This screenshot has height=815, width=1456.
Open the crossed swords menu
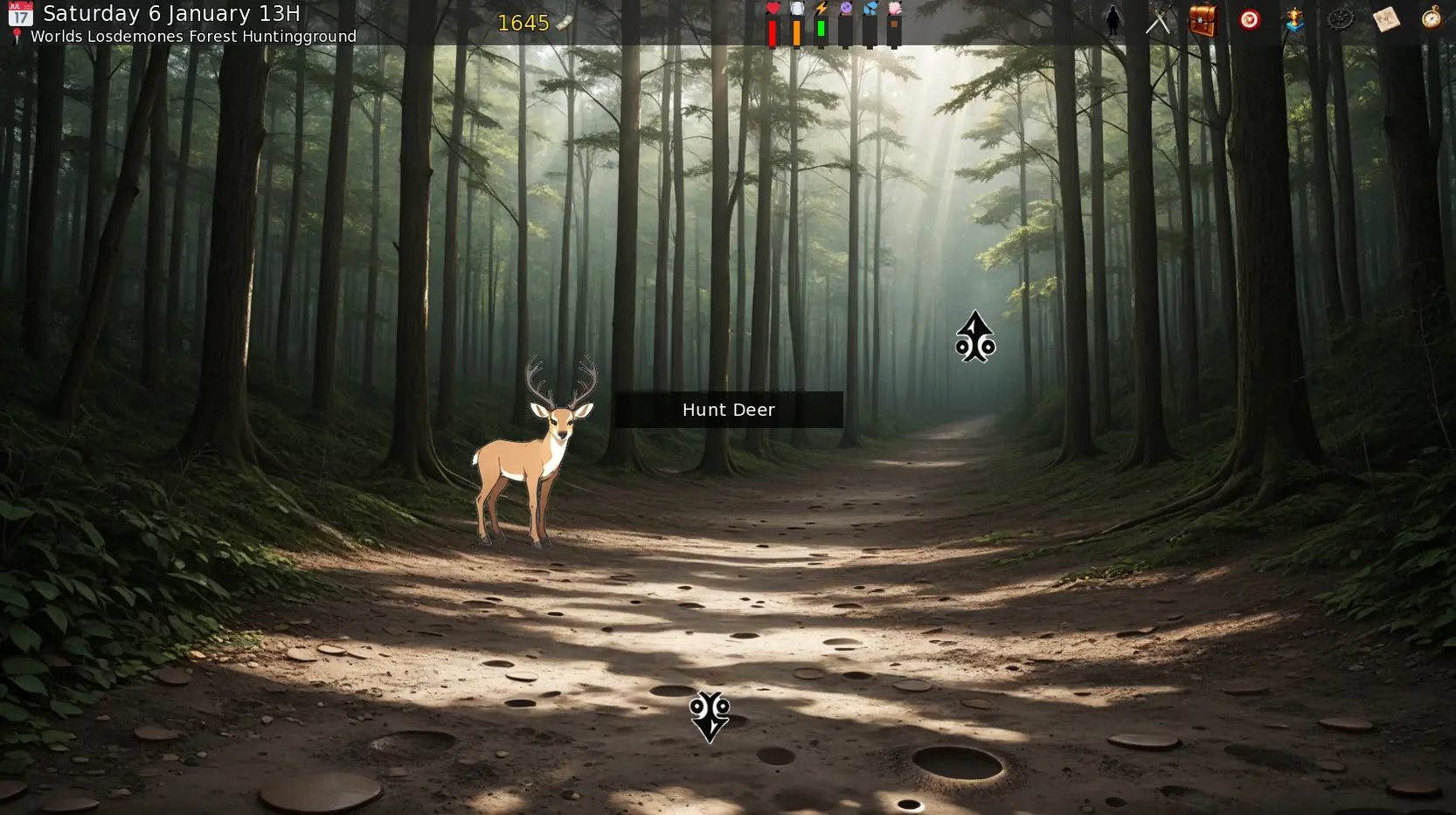click(1158, 19)
